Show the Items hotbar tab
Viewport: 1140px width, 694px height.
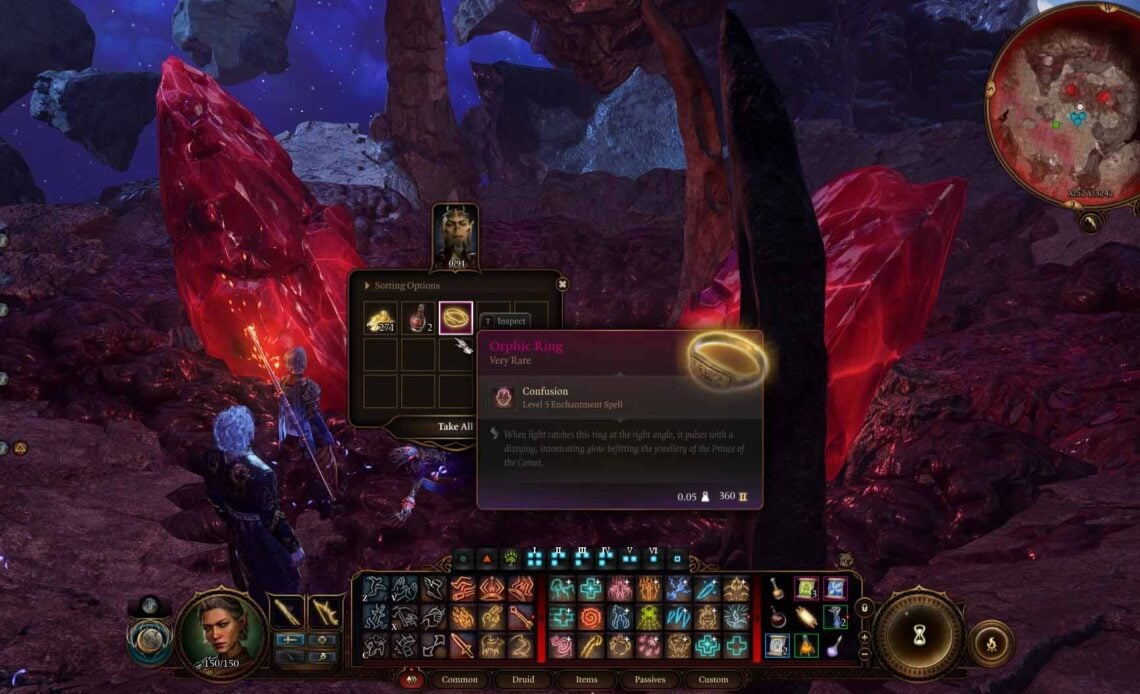coord(586,680)
